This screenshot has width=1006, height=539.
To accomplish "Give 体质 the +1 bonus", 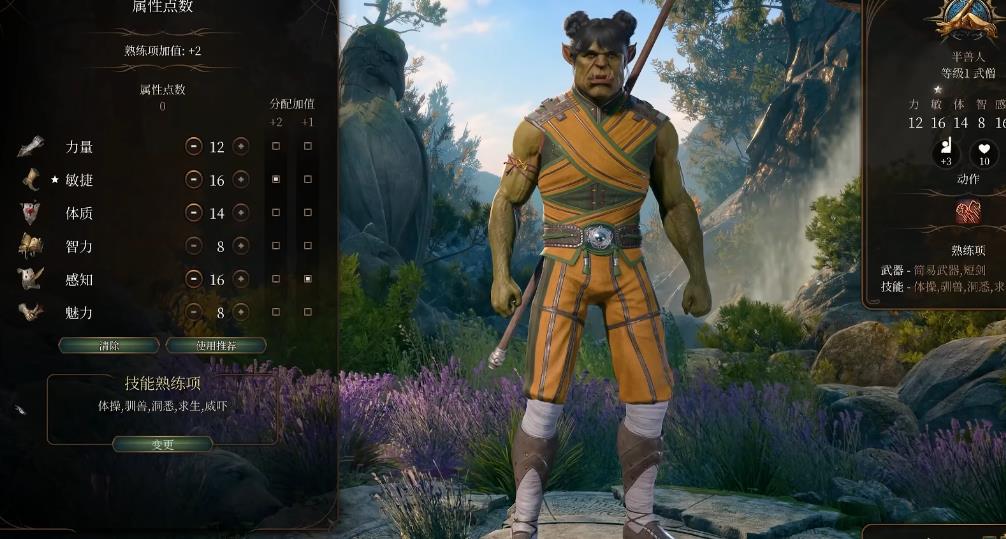I will tap(307, 212).
